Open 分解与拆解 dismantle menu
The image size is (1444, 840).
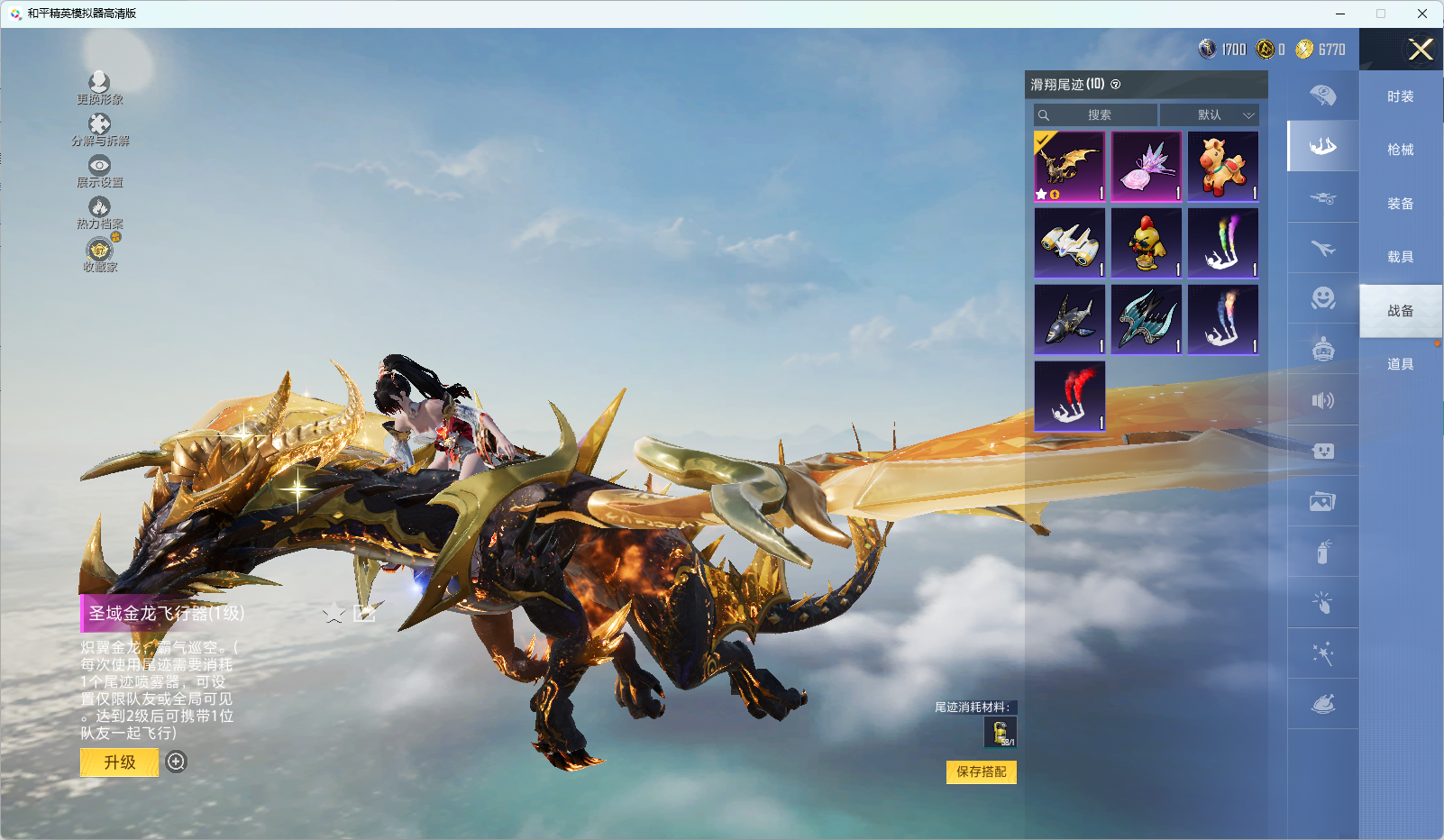(x=99, y=130)
